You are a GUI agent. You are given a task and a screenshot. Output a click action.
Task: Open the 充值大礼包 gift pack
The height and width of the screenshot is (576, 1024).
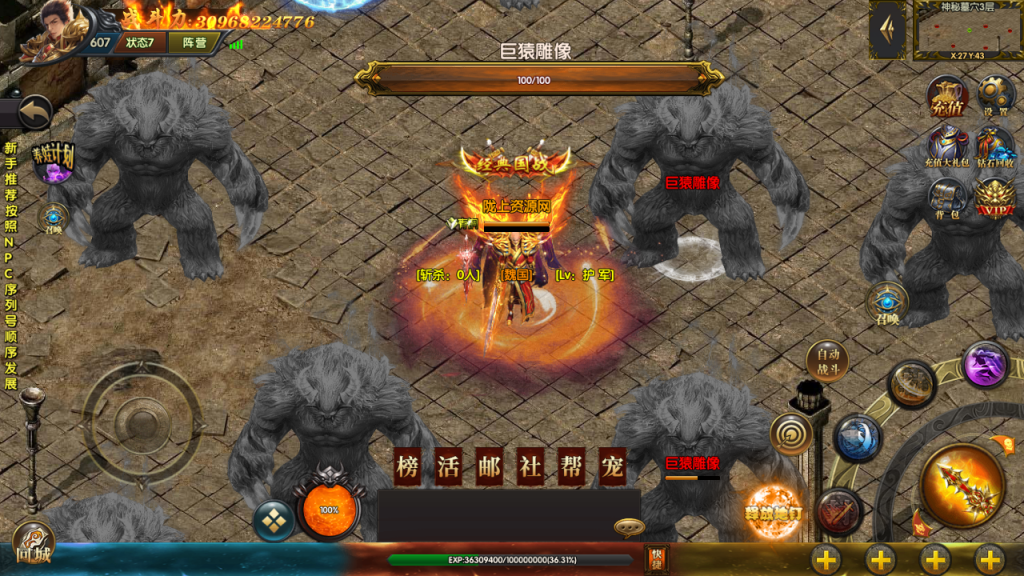coord(946,144)
